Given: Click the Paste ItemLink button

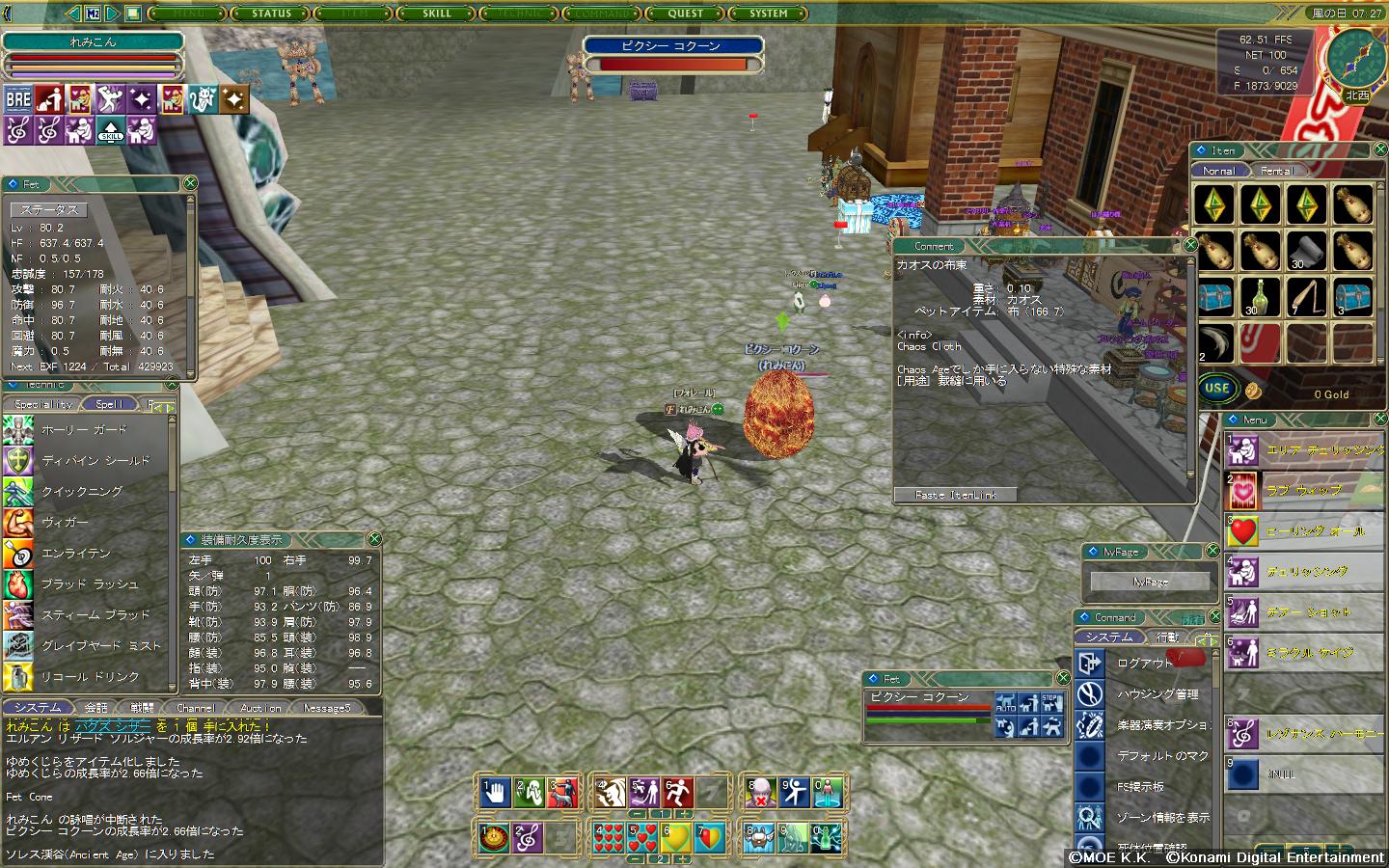Looking at the screenshot, I should point(957,495).
